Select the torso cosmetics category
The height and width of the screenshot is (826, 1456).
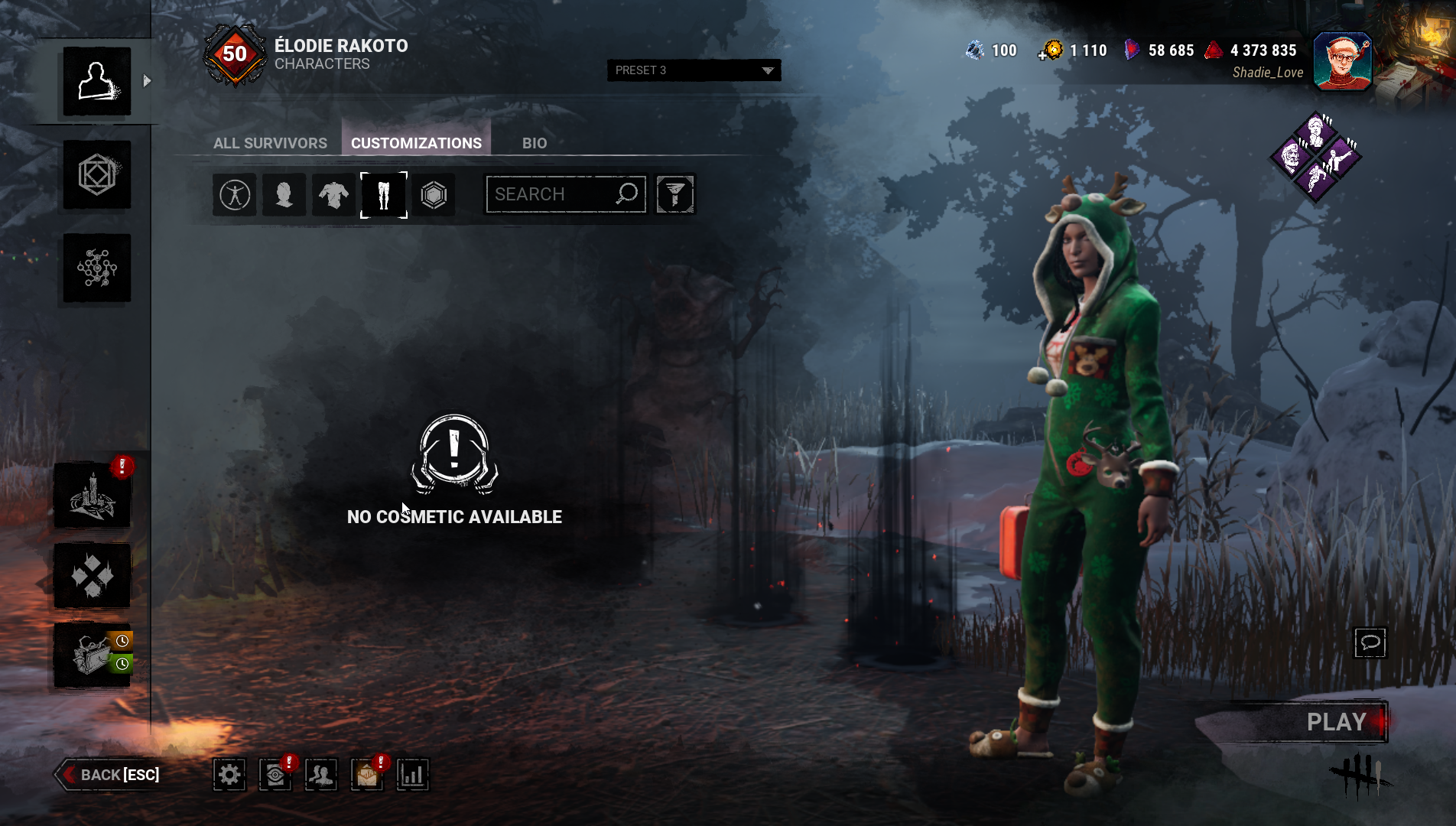(x=333, y=195)
